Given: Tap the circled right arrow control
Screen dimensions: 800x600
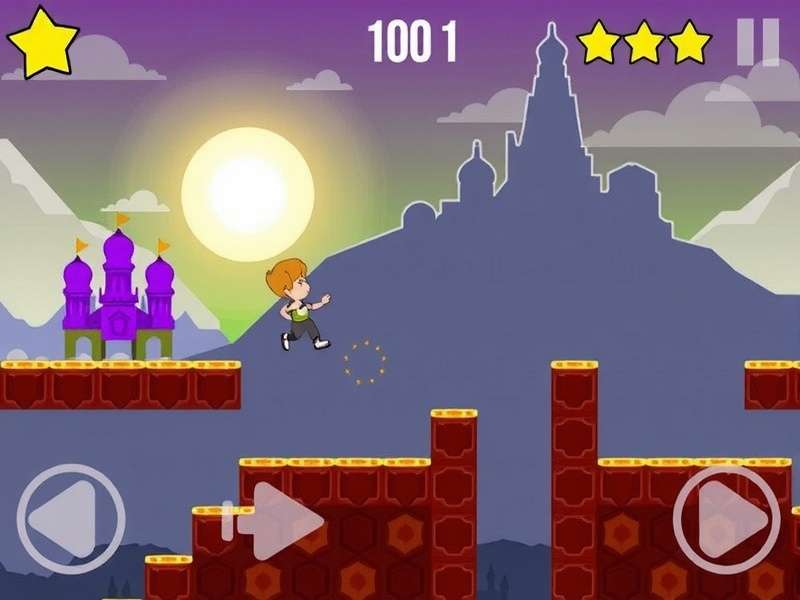Looking at the screenshot, I should (727, 518).
